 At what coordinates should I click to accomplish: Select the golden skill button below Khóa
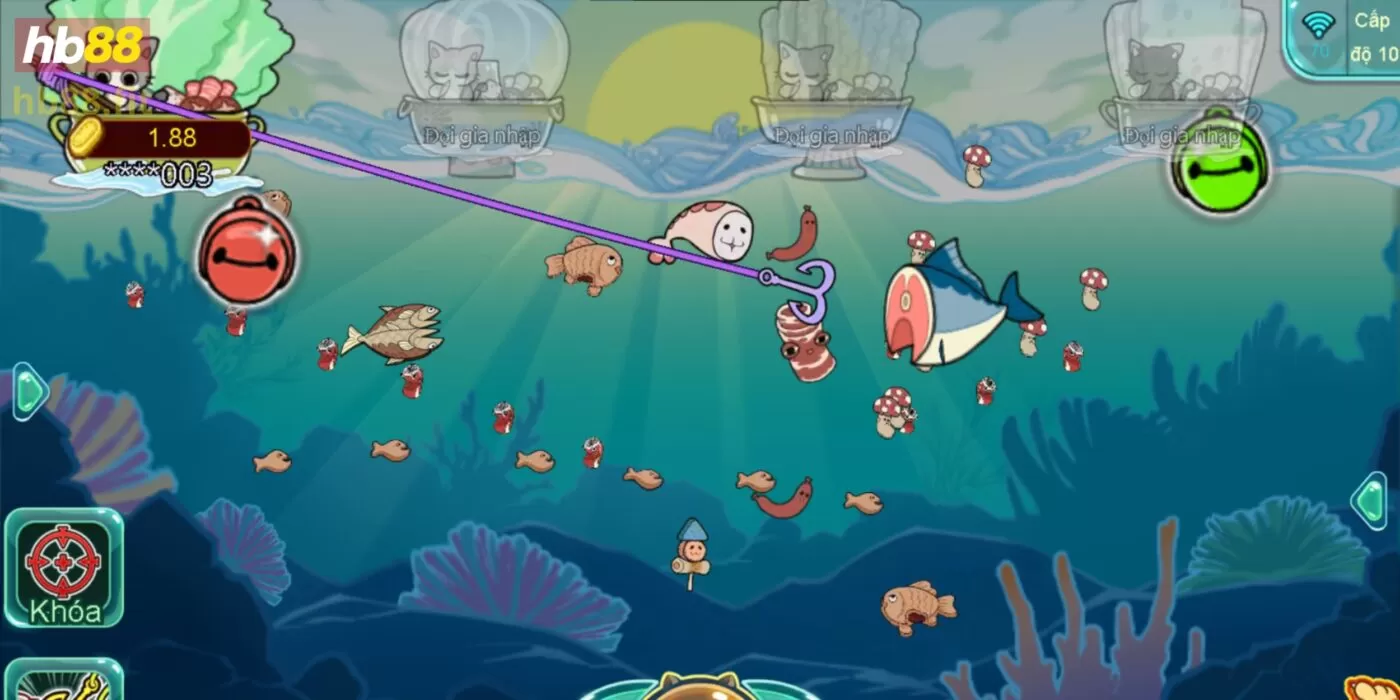point(62,681)
